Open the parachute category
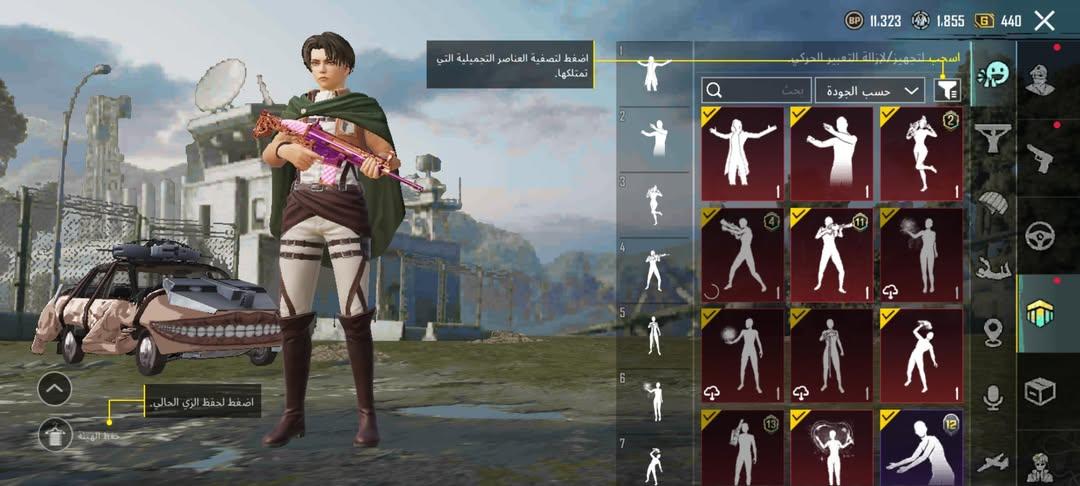This screenshot has height=486, width=1080. point(994,203)
